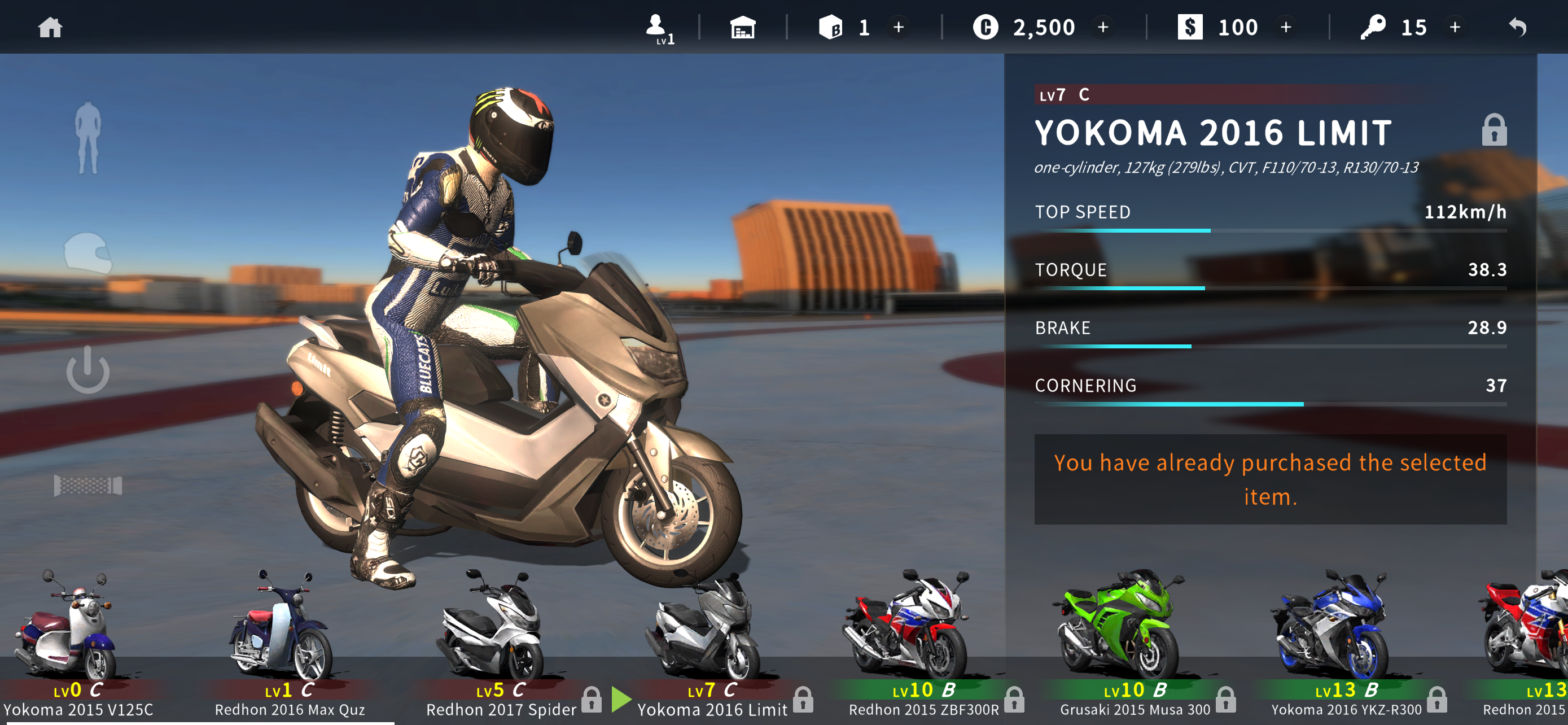Switch to the helmet category
Screen dimensions: 1568x725
[x=88, y=253]
